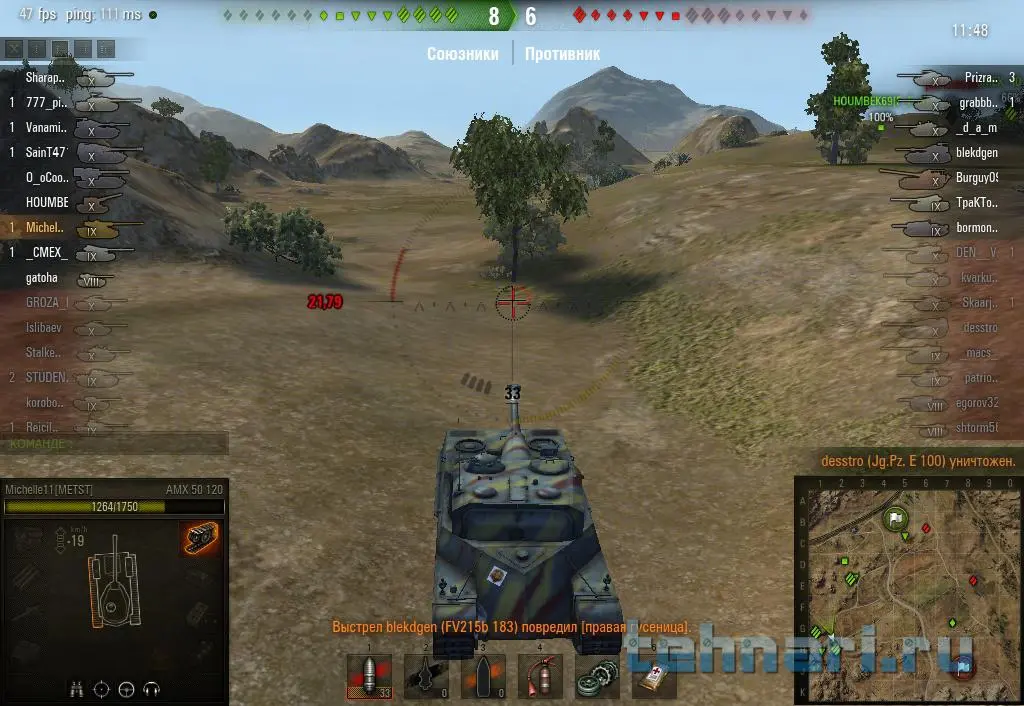
Task: Click the minimap
Action: (x=907, y=589)
